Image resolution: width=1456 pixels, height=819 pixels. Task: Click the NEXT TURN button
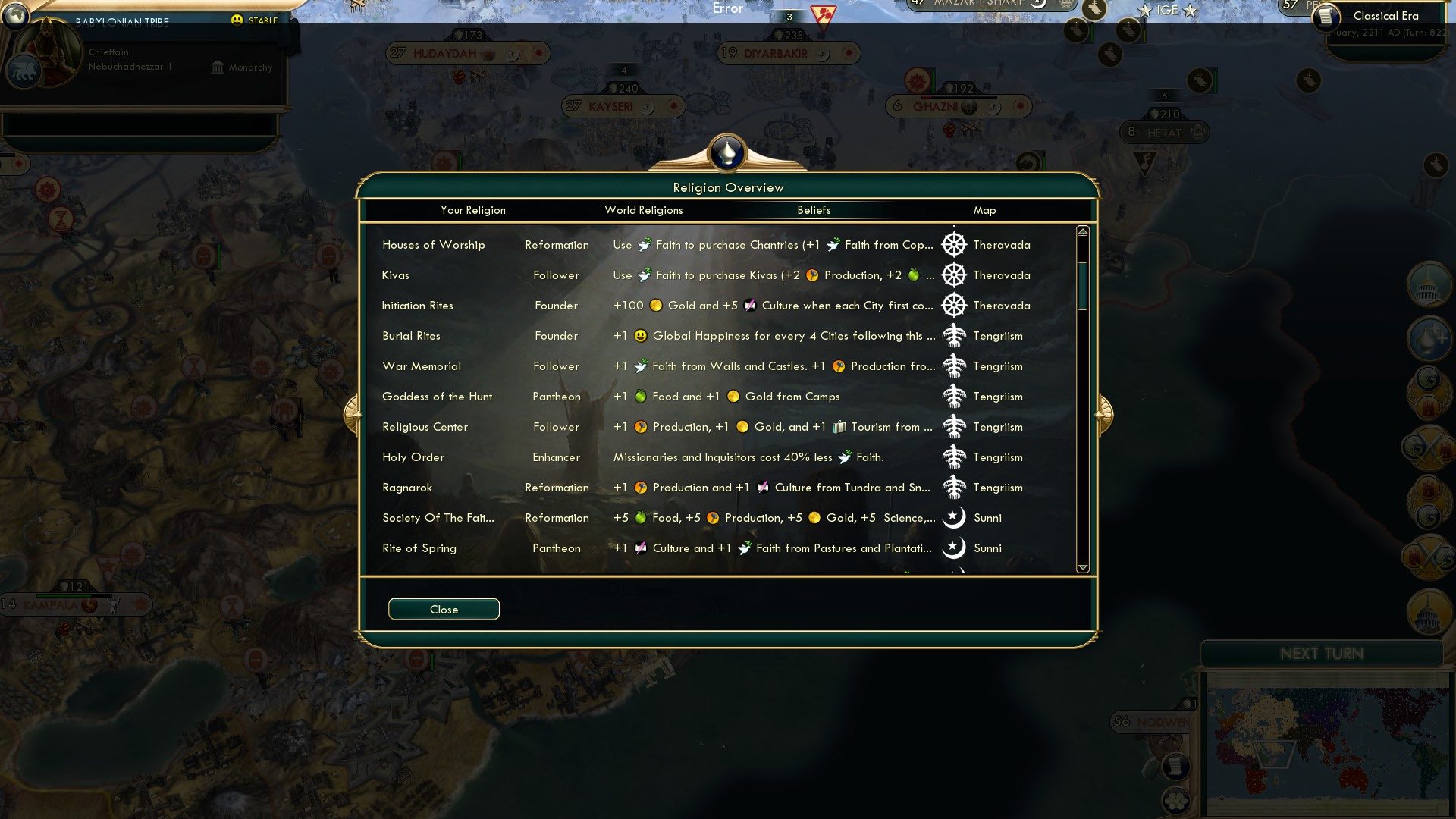tap(1323, 654)
